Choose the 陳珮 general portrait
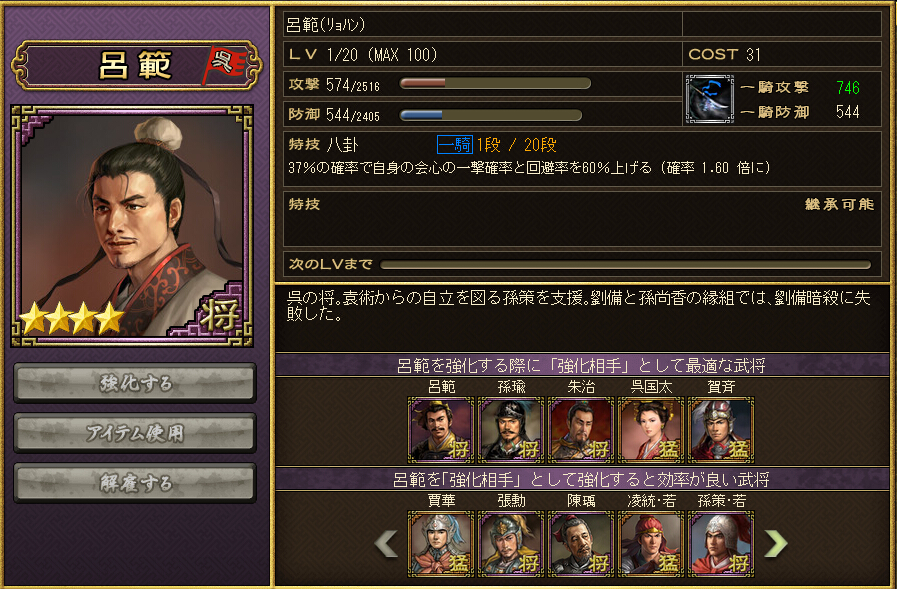Viewport: 897px width, 589px height. tap(581, 544)
